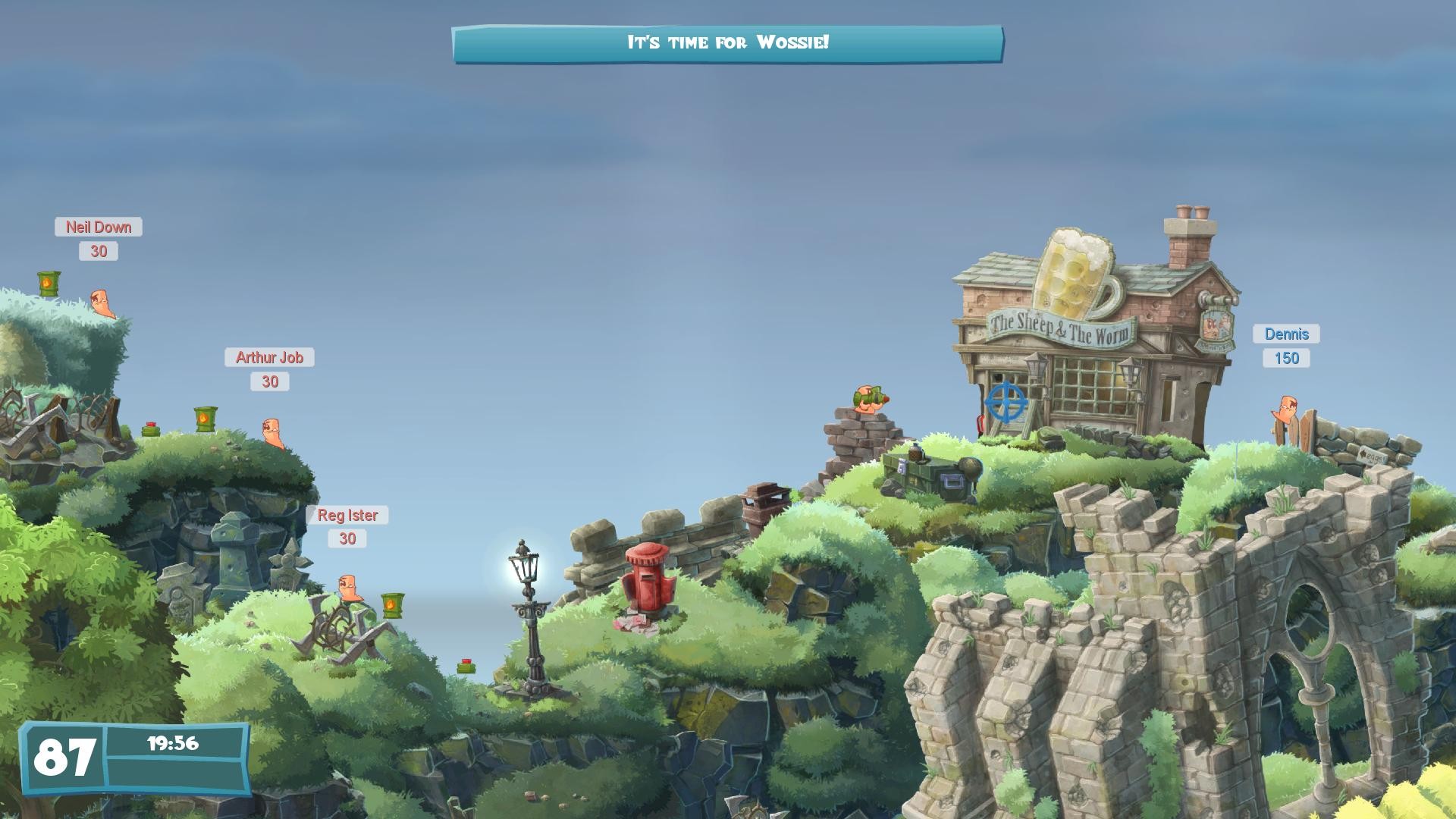Viewport: 1456px width, 819px height.
Task: Open the Neil Down name label
Action: coord(99,227)
